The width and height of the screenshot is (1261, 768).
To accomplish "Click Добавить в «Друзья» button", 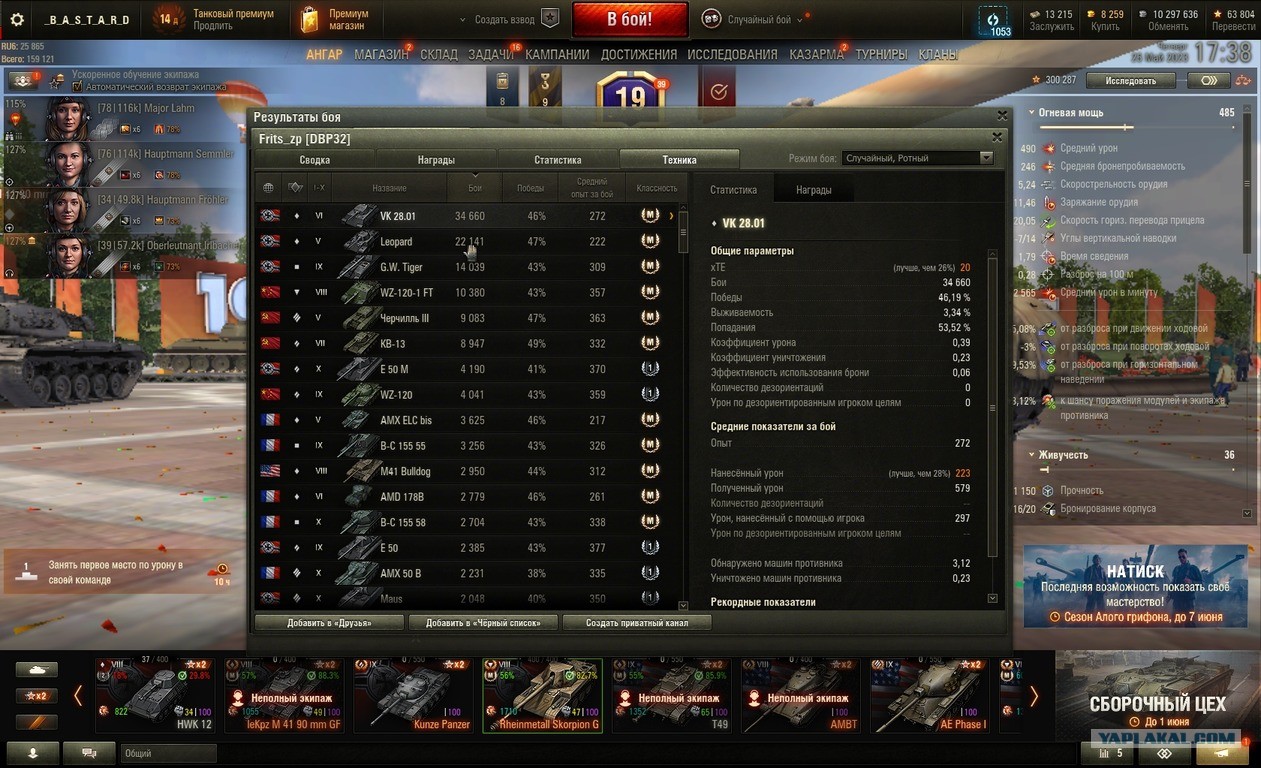I will click(329, 623).
